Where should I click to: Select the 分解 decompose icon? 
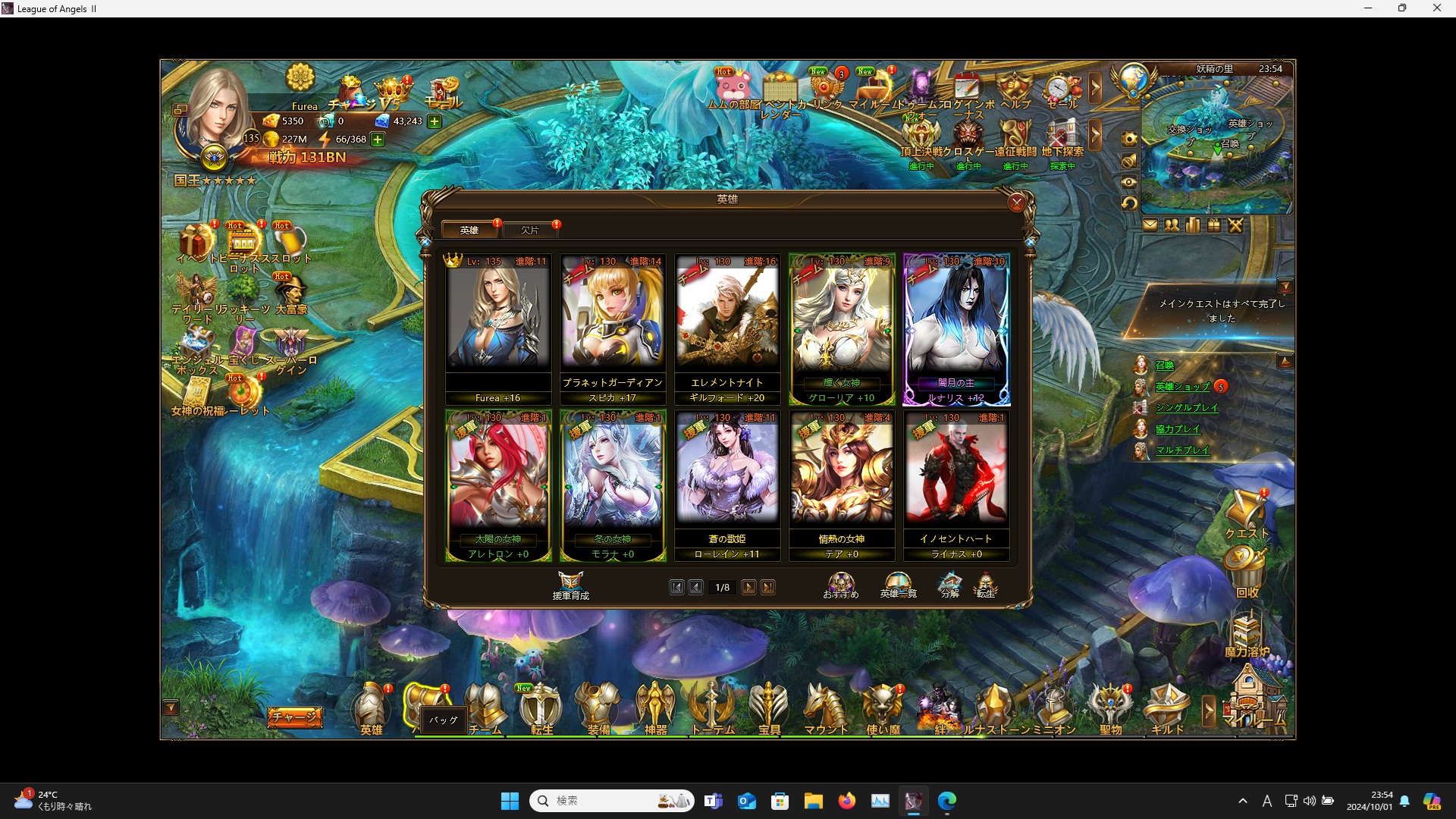pos(949,584)
